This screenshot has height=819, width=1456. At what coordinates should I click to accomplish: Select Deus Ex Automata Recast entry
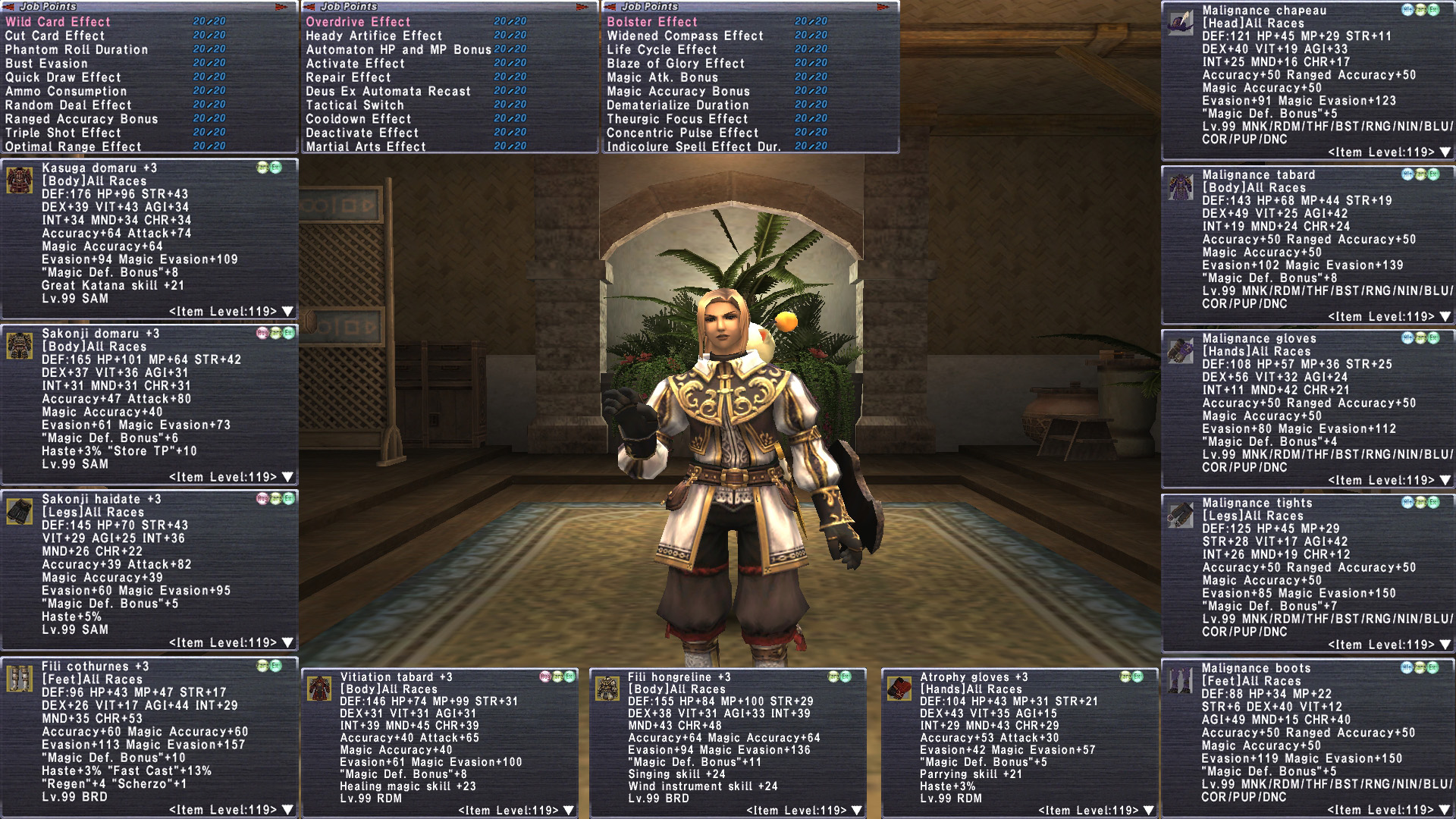tap(388, 92)
